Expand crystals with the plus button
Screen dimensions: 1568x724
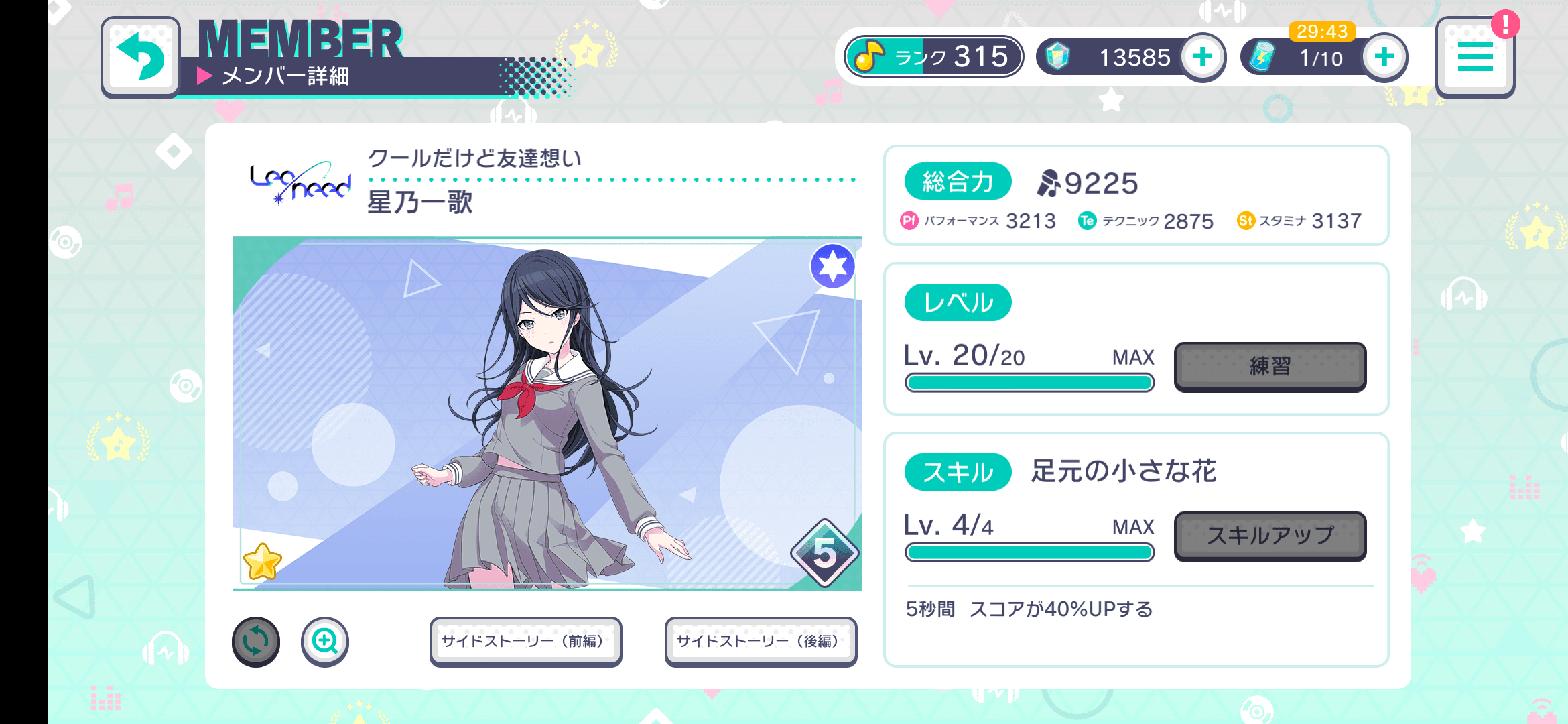click(1203, 56)
